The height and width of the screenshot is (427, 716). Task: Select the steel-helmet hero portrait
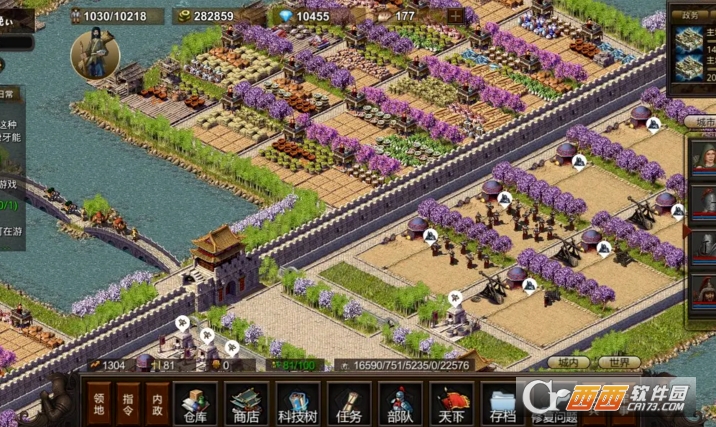click(x=705, y=246)
